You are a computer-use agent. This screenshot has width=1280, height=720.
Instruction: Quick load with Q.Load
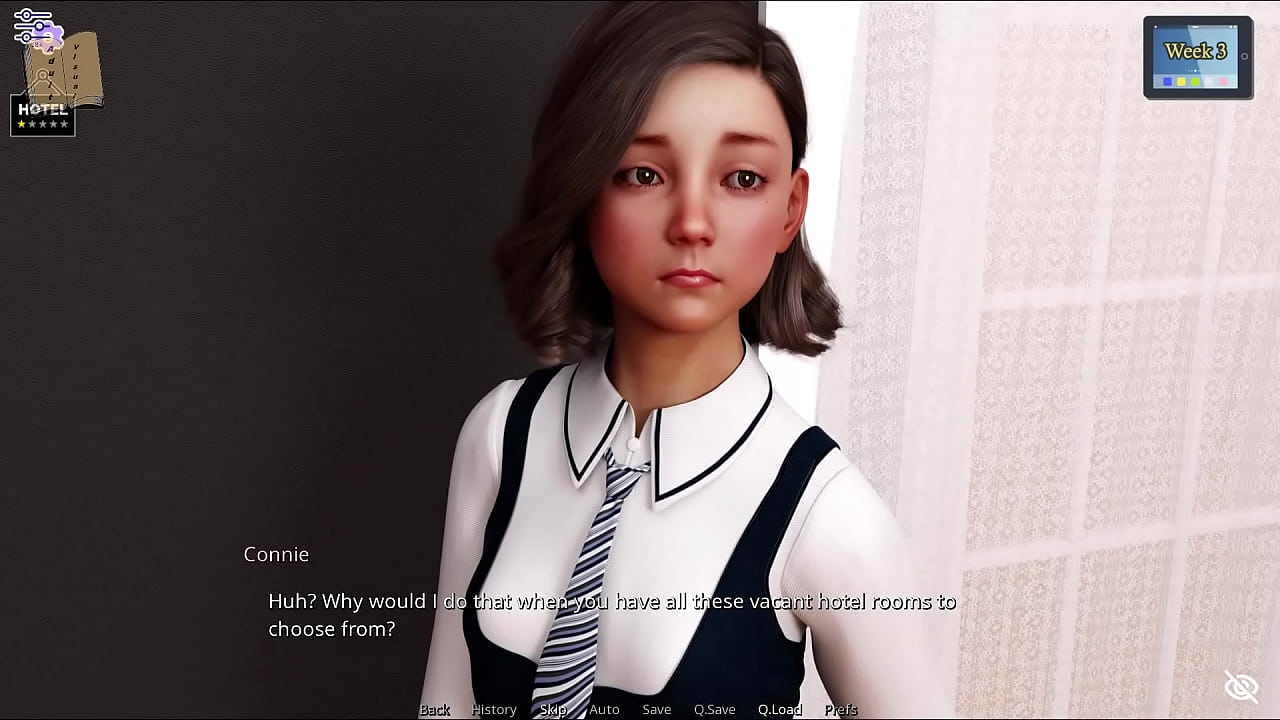point(779,709)
